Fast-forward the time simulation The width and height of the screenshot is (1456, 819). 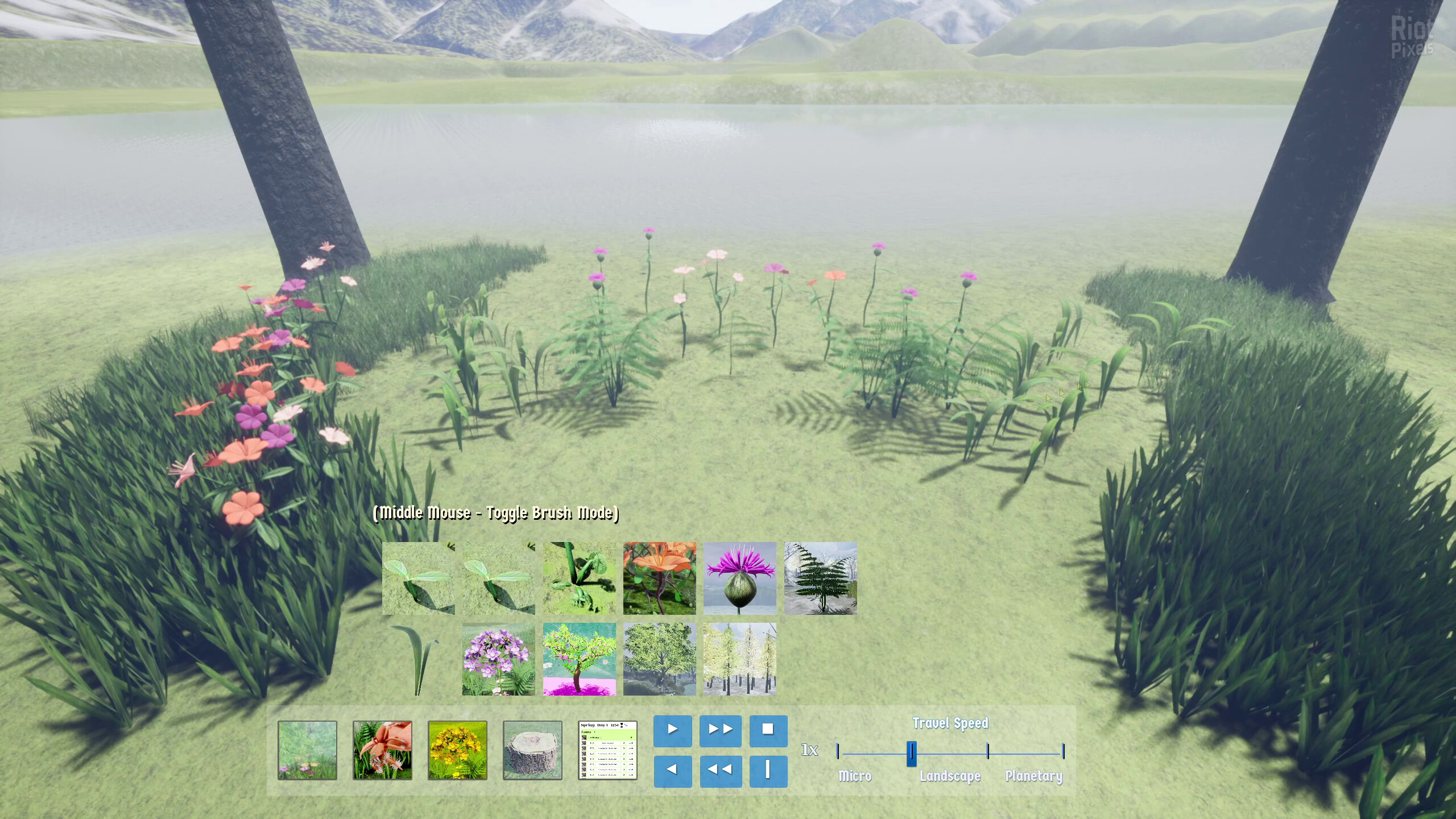point(720,730)
